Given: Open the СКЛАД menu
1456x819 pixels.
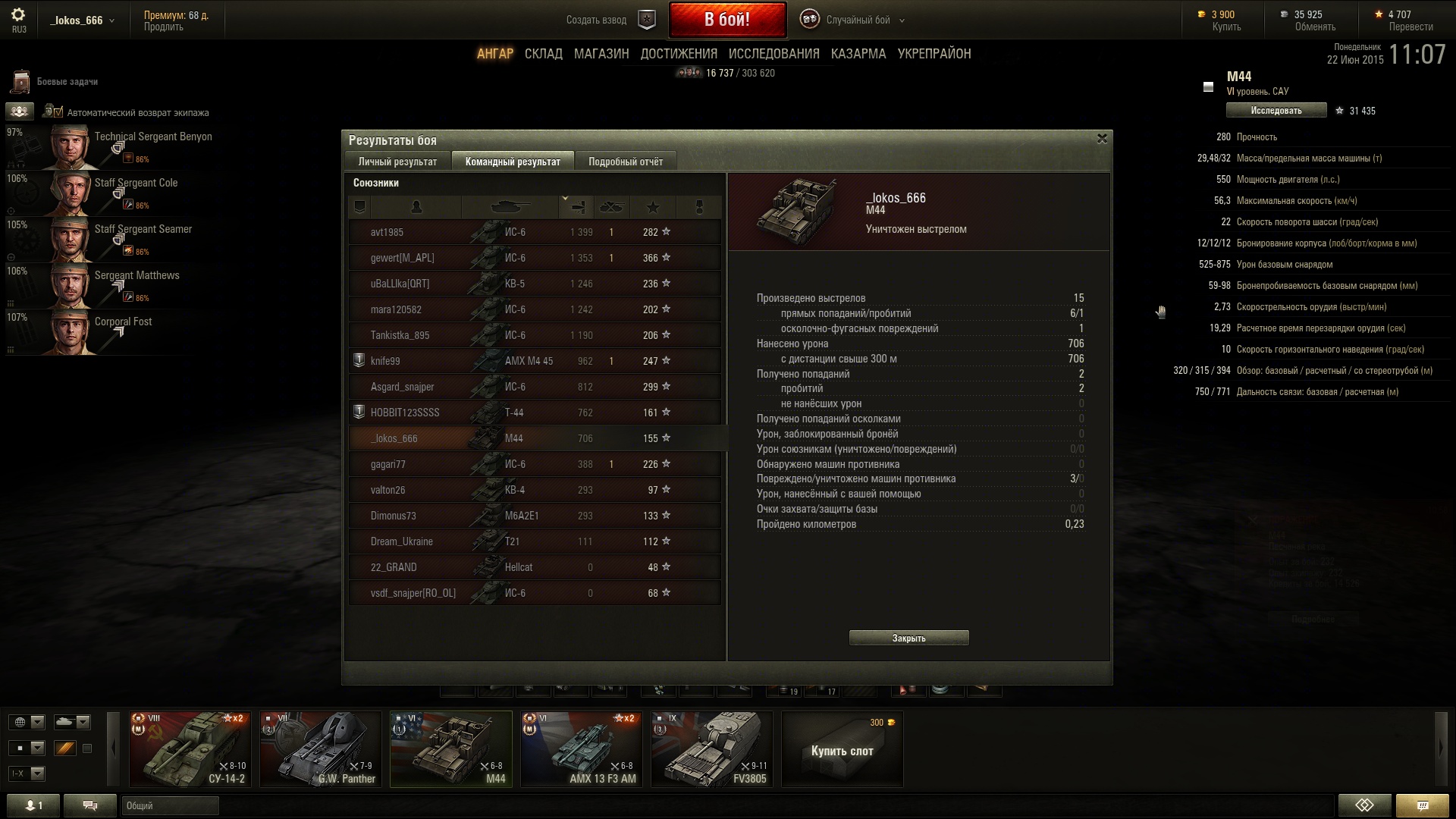Looking at the screenshot, I should pos(543,54).
